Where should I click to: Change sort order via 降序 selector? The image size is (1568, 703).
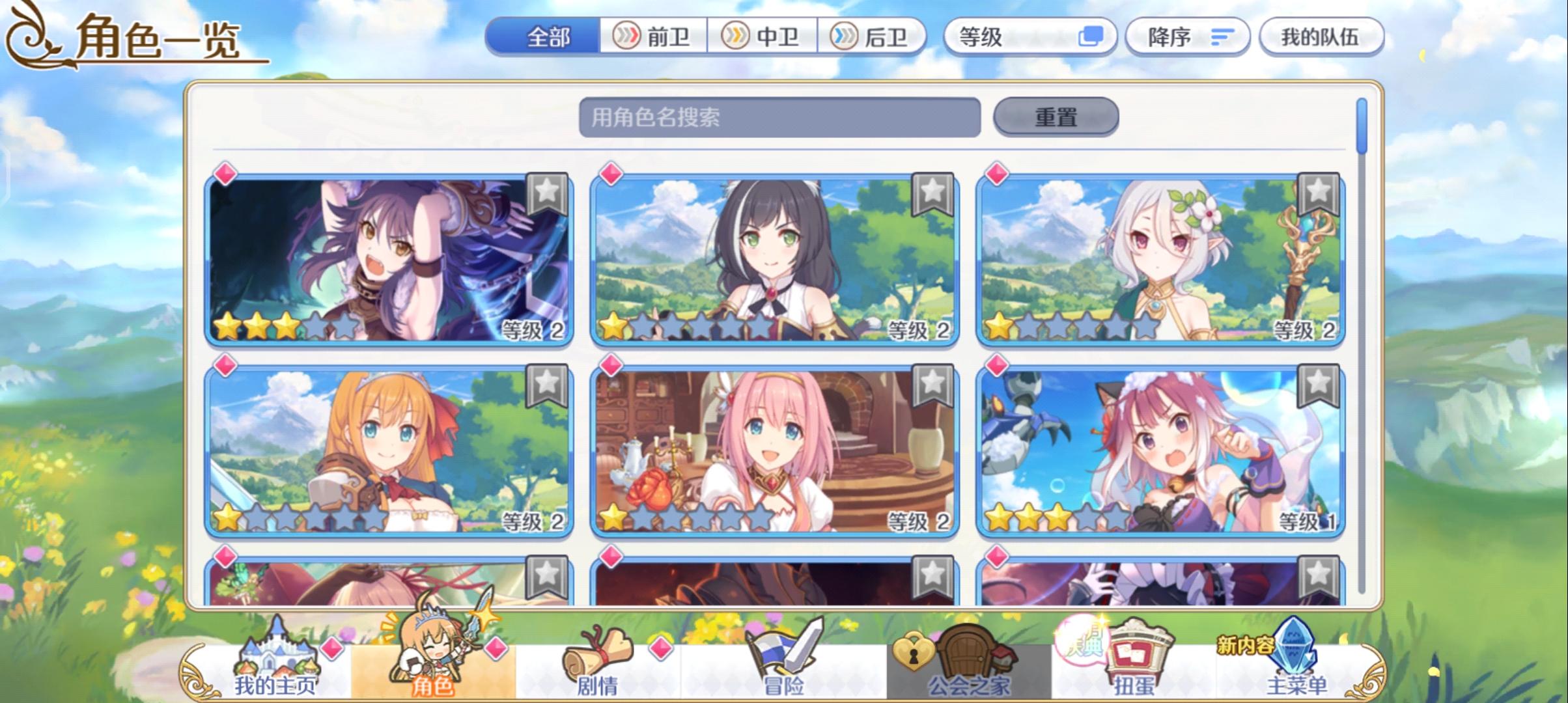(1187, 37)
